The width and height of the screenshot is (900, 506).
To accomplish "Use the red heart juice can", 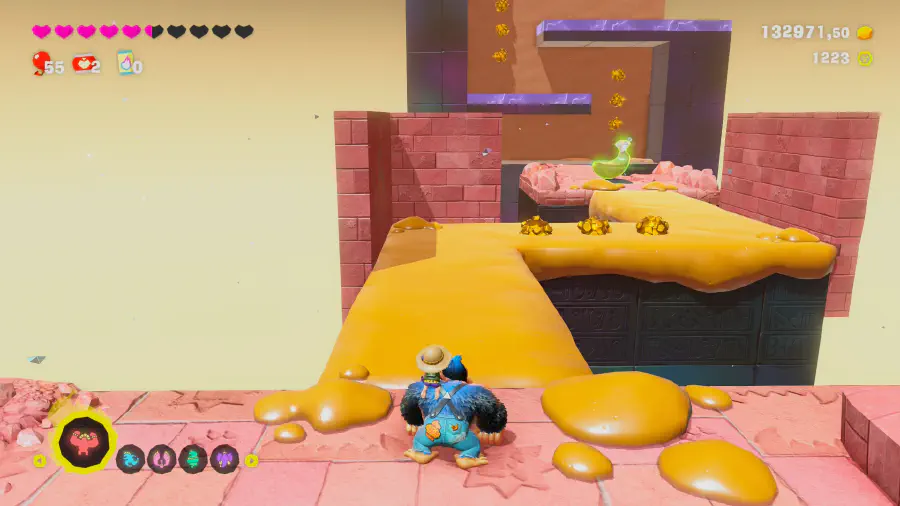I will click(x=82, y=64).
